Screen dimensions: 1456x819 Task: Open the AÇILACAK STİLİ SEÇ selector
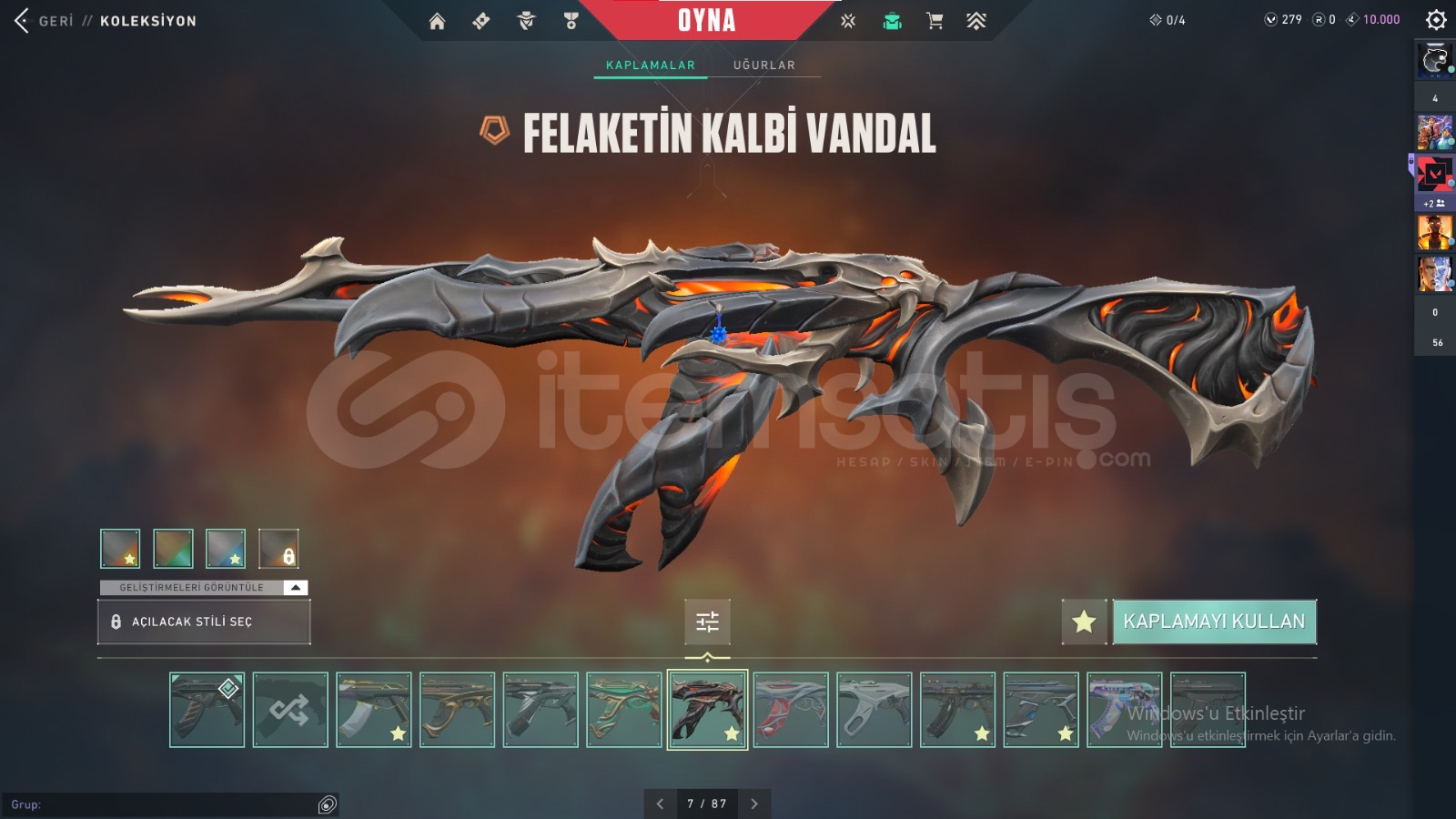coord(204,622)
